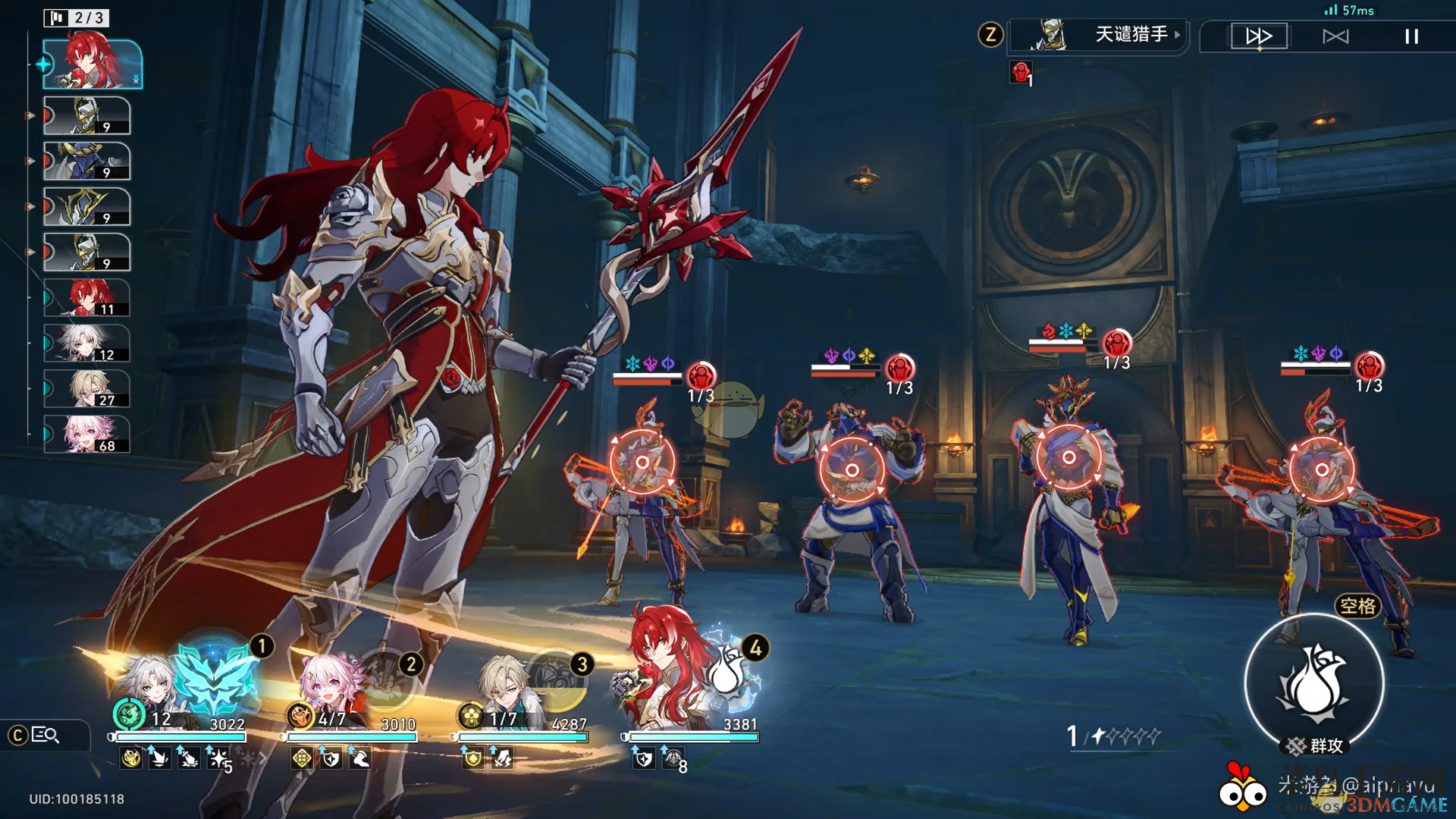This screenshot has width=1456, height=819.
Task: Toggle the auto-battle button
Action: (1335, 36)
